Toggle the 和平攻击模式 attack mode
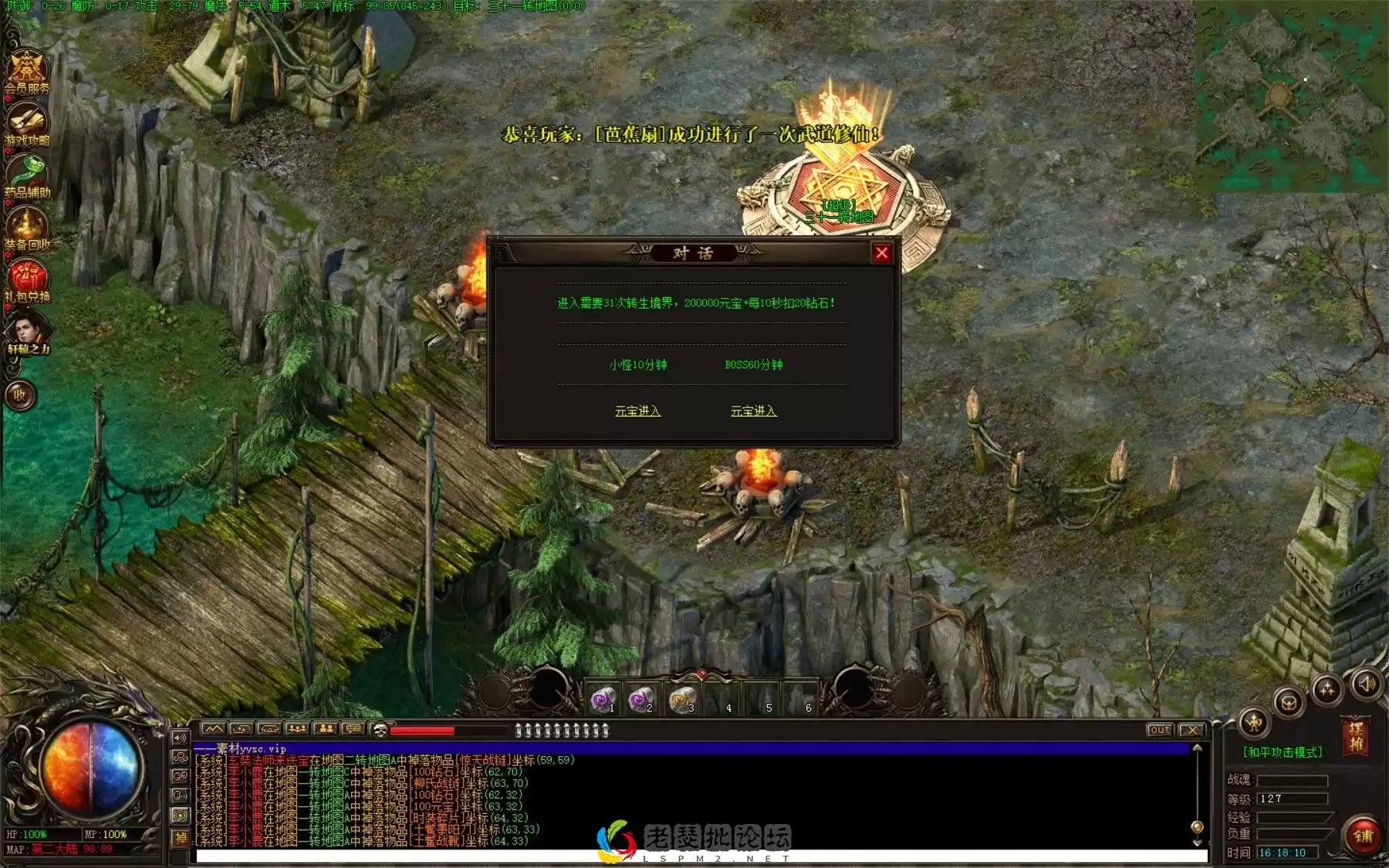The image size is (1389, 868). (x=1282, y=751)
